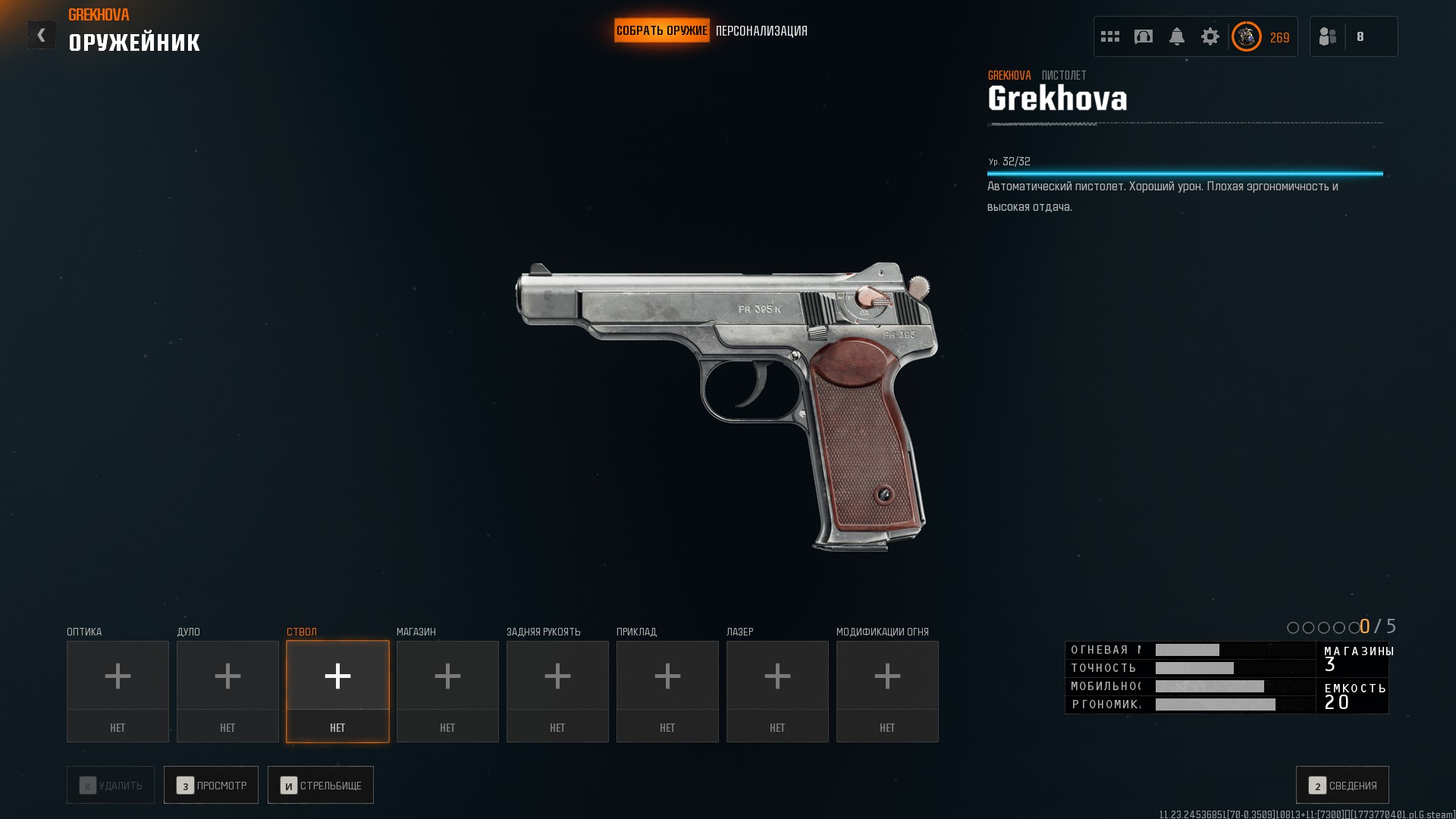Choose the Модификации огня slot
This screenshot has width=1456, height=819.
point(887,691)
